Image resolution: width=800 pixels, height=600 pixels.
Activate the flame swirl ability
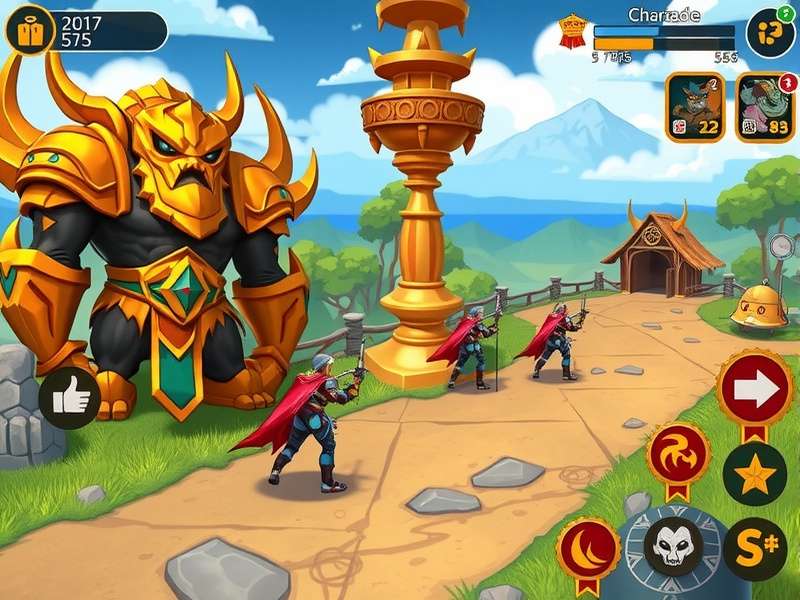(679, 455)
